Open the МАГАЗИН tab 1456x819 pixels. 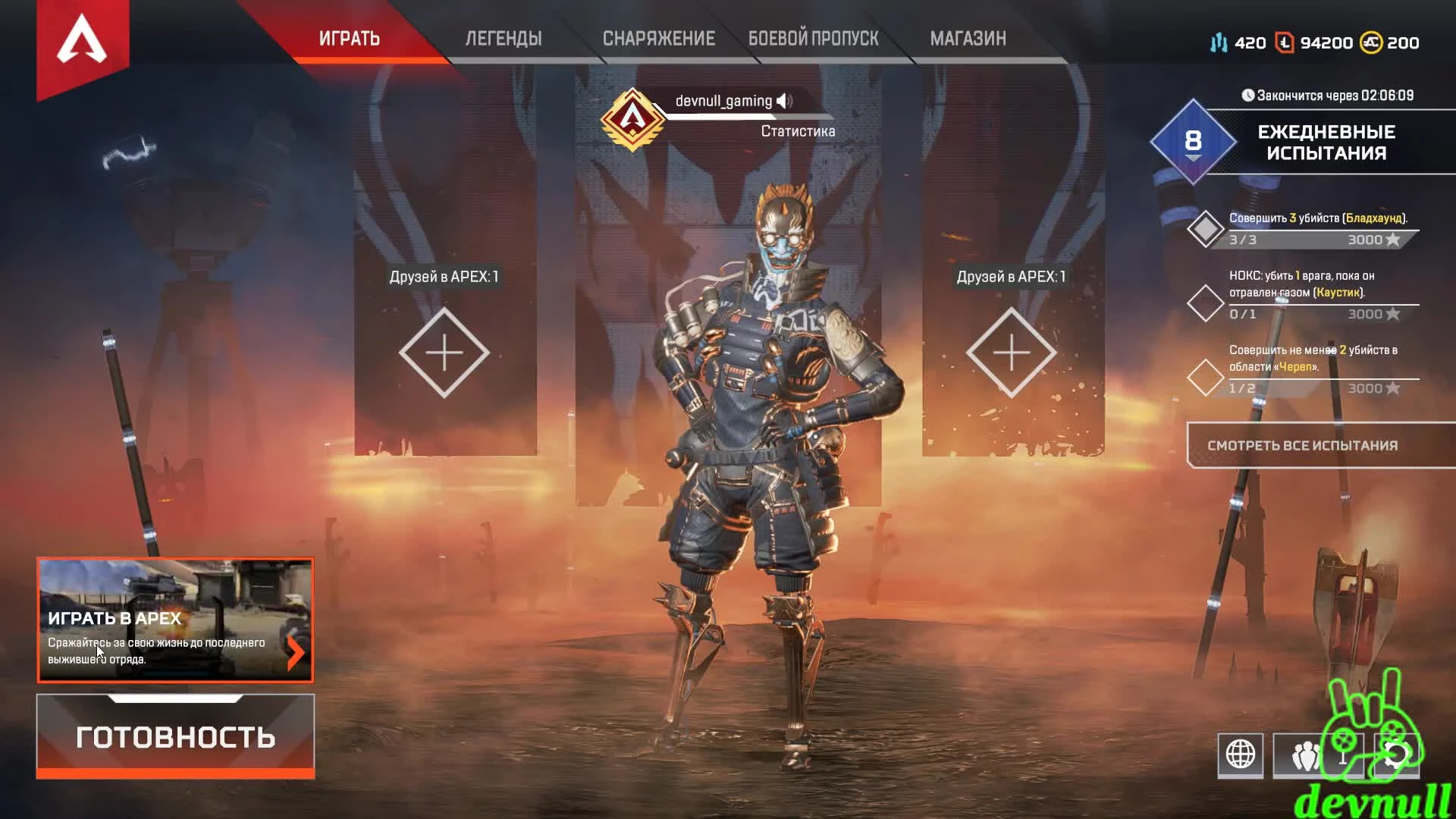click(x=968, y=39)
